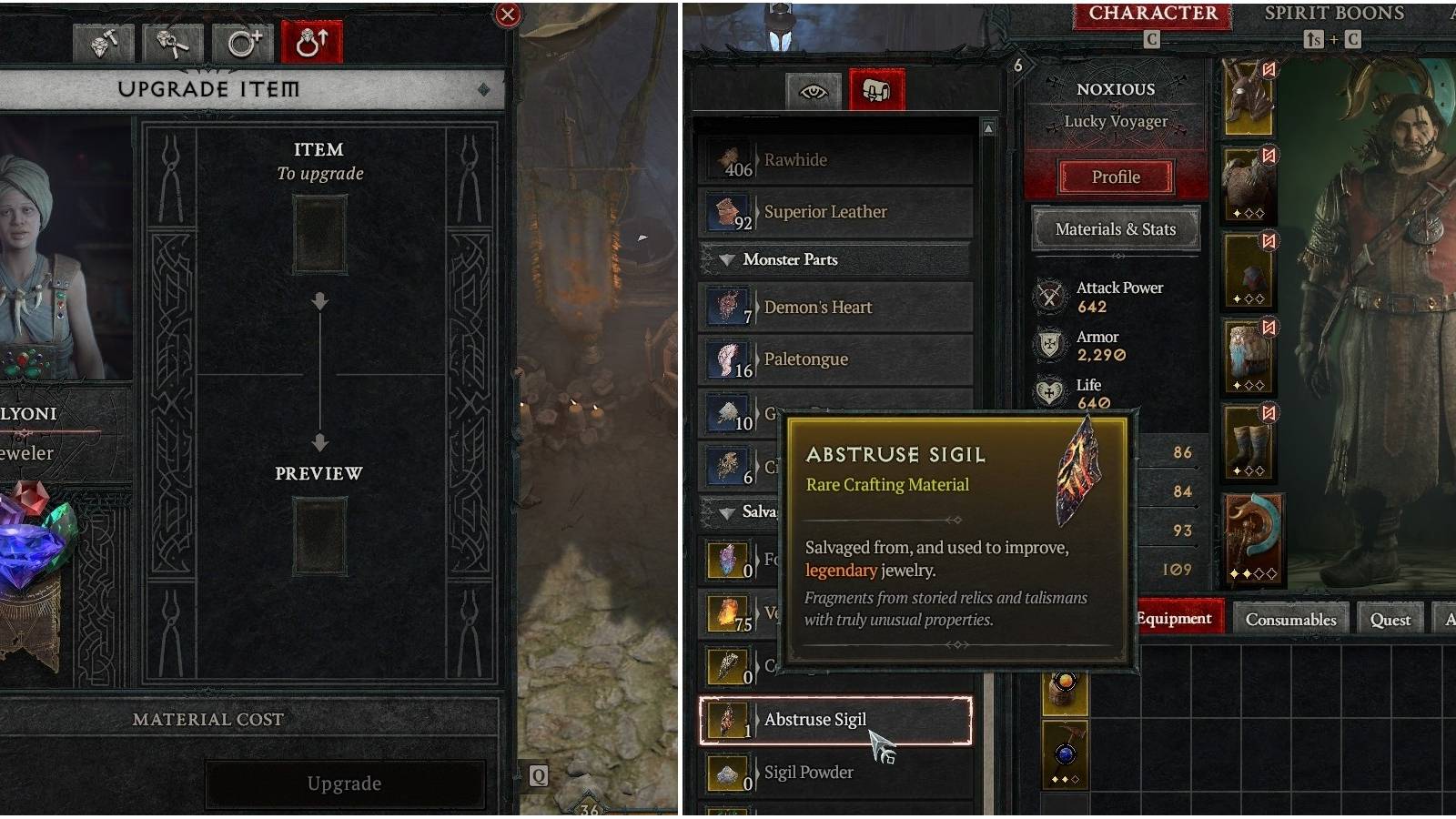The image size is (1456, 819).
Task: Select the Add Socket ring icon
Action: point(244,43)
